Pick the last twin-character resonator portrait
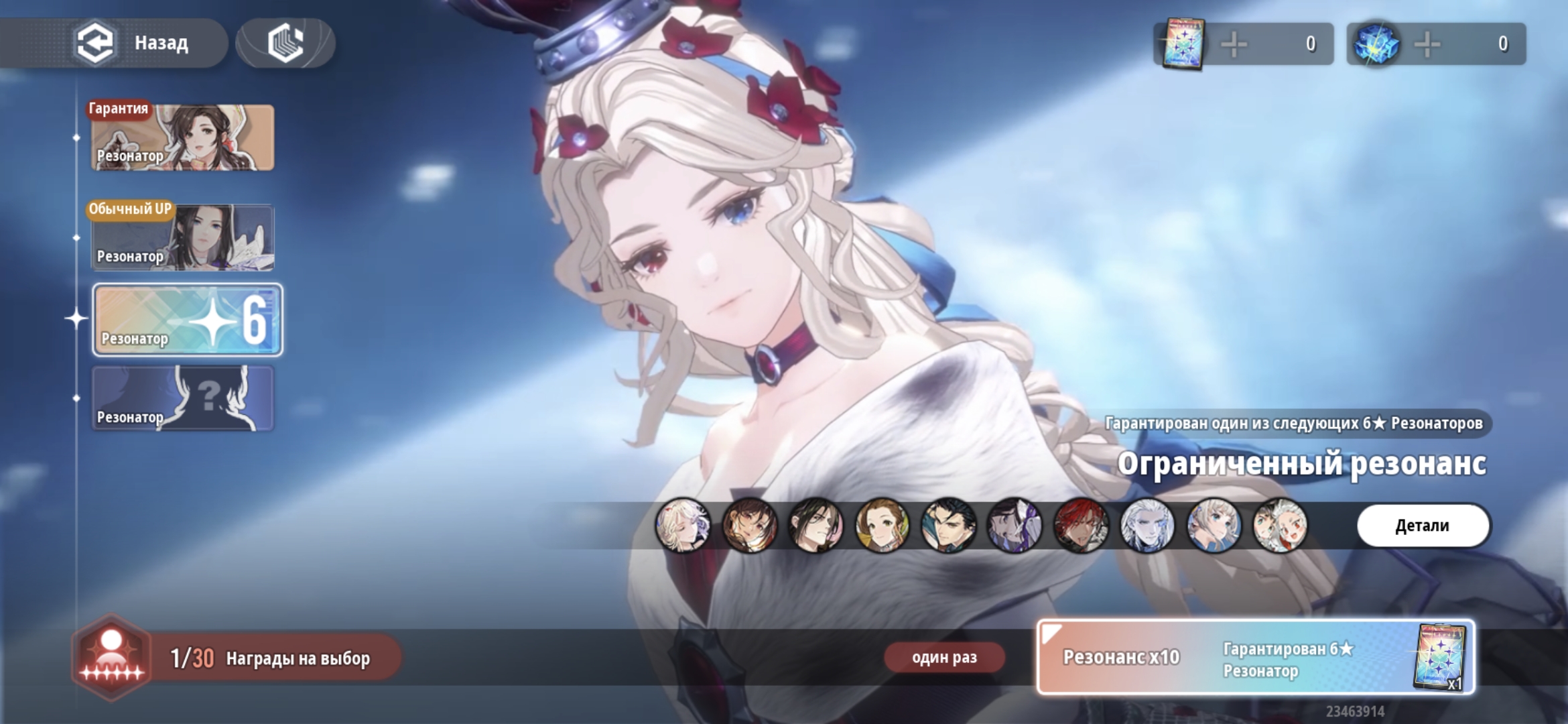 pyautogui.click(x=1280, y=526)
